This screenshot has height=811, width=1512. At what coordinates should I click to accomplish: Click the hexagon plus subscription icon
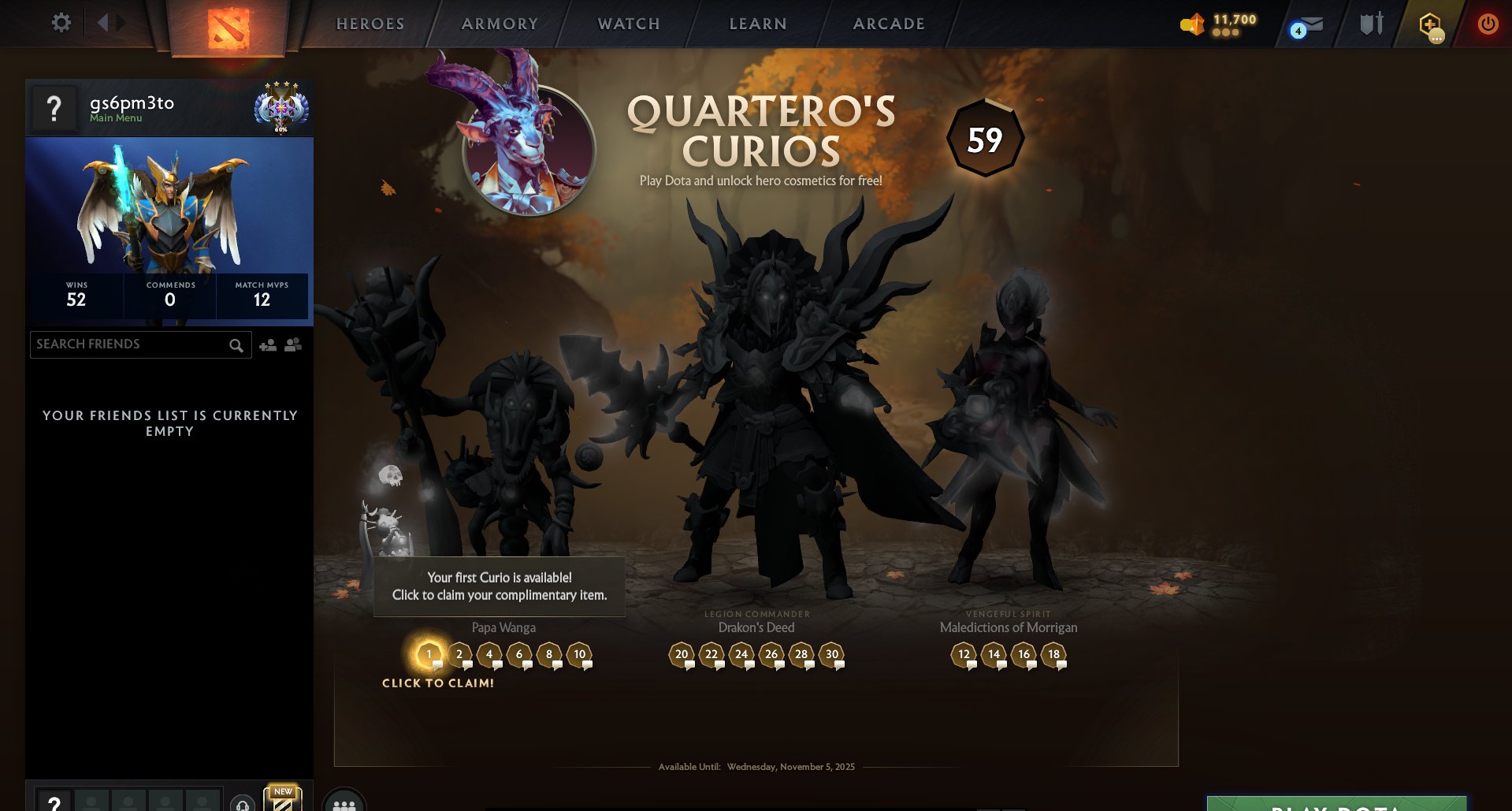click(1432, 24)
